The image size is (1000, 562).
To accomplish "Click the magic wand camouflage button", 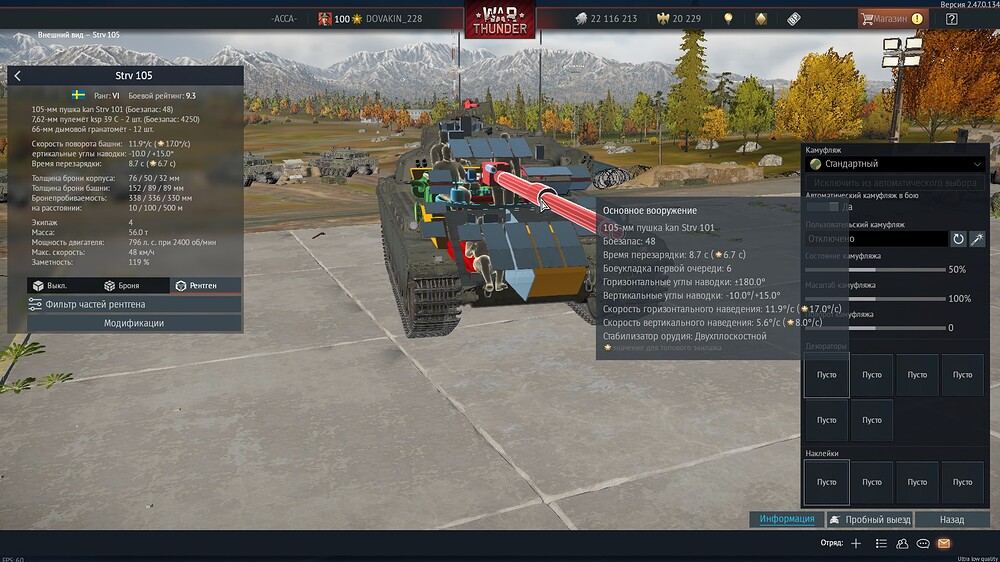I will pos(978,239).
